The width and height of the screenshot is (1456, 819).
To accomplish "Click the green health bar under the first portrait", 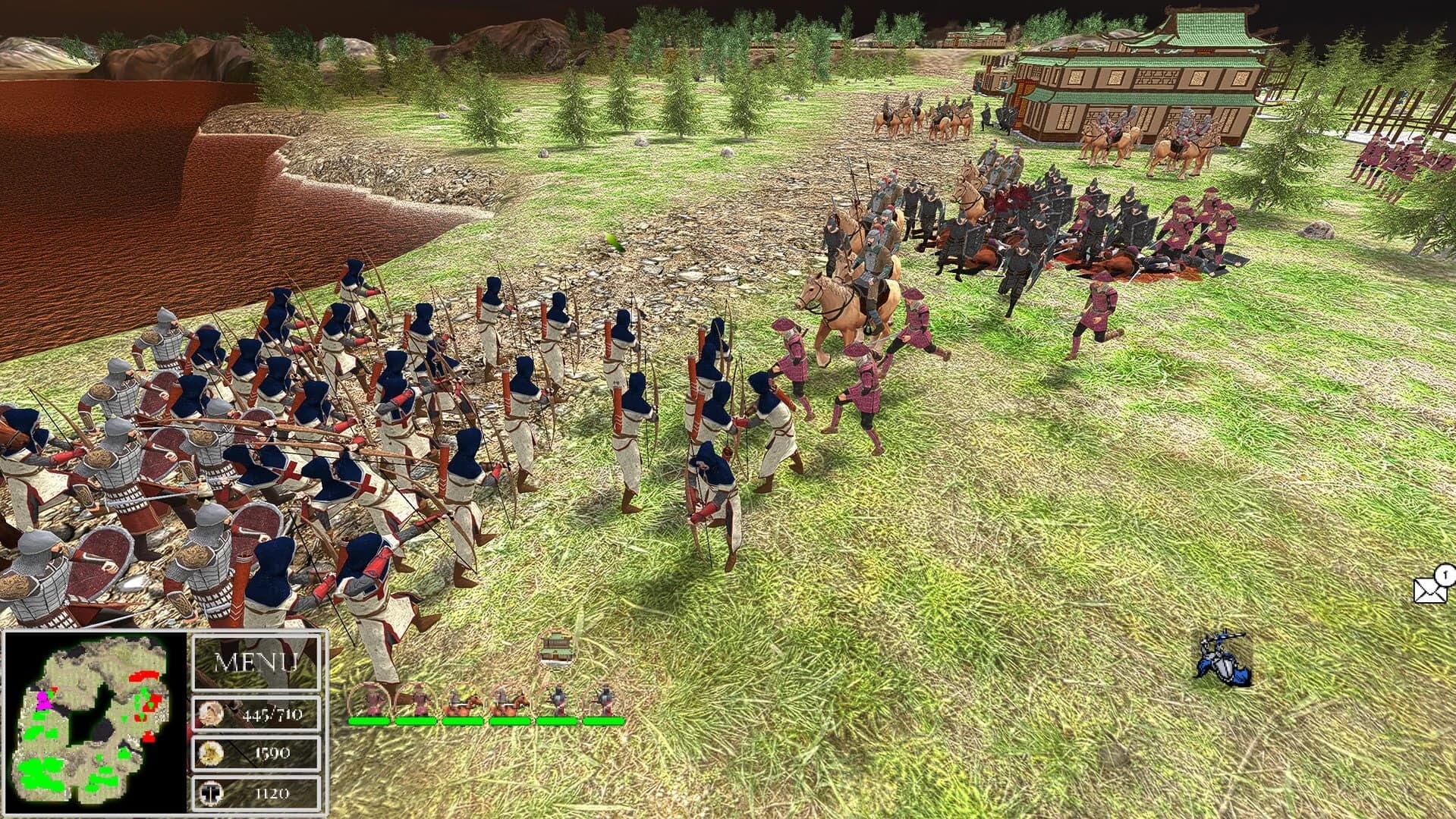I will pos(369,721).
